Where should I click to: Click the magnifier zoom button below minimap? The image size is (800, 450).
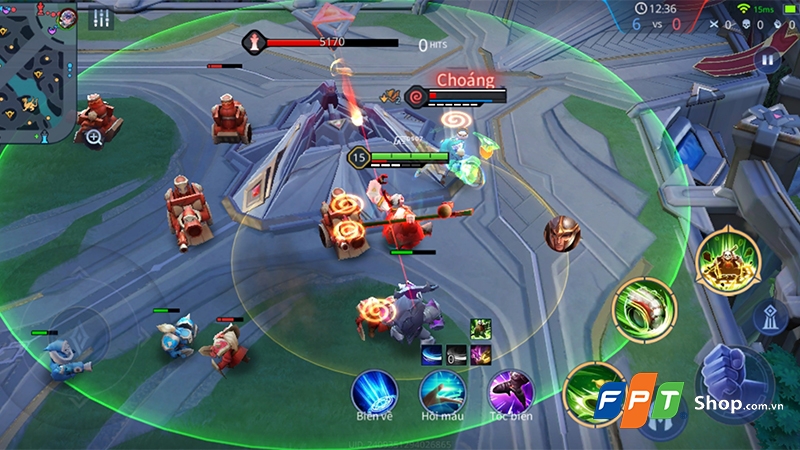click(x=94, y=137)
